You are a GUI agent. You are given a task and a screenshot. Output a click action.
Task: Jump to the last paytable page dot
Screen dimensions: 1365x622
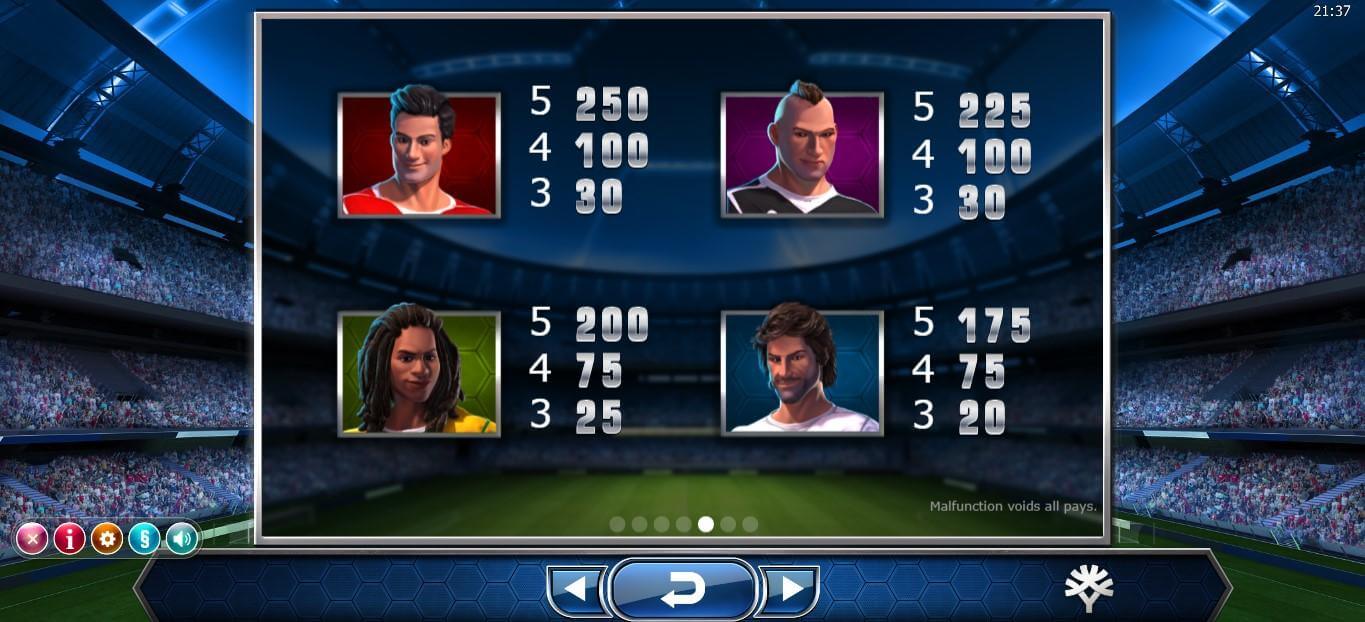click(750, 524)
